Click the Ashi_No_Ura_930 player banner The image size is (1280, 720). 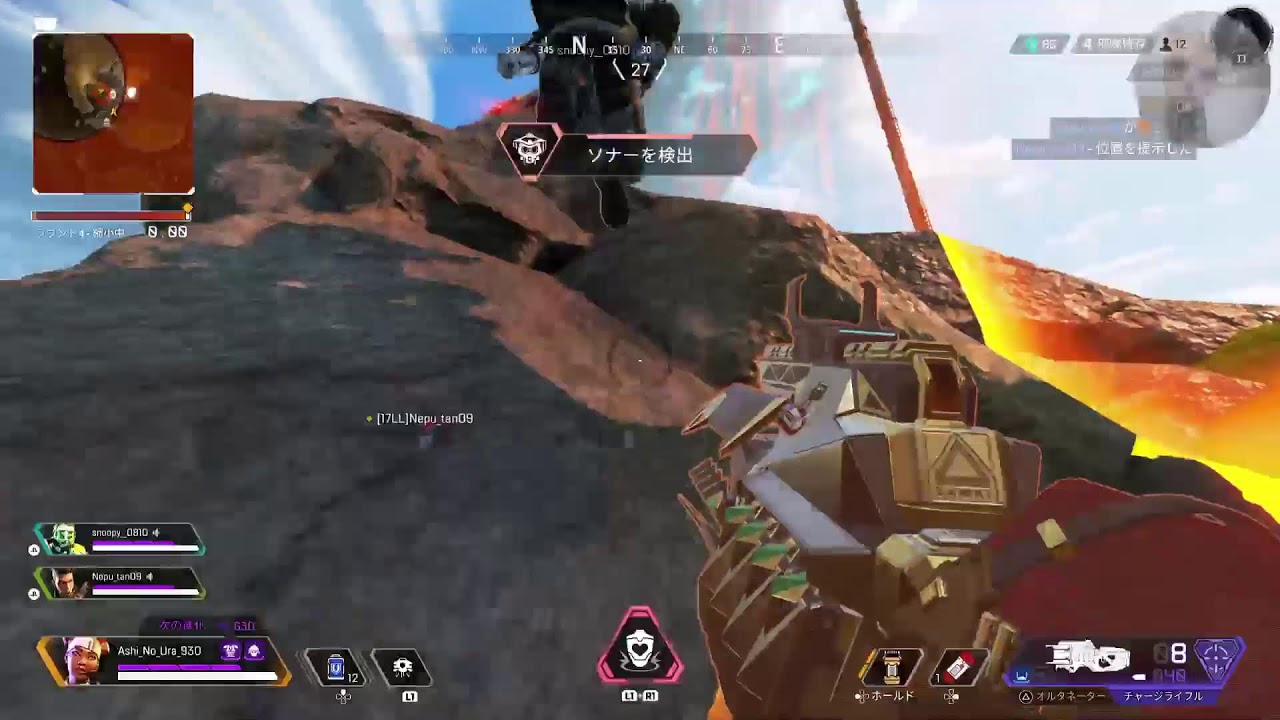pyautogui.click(x=165, y=661)
